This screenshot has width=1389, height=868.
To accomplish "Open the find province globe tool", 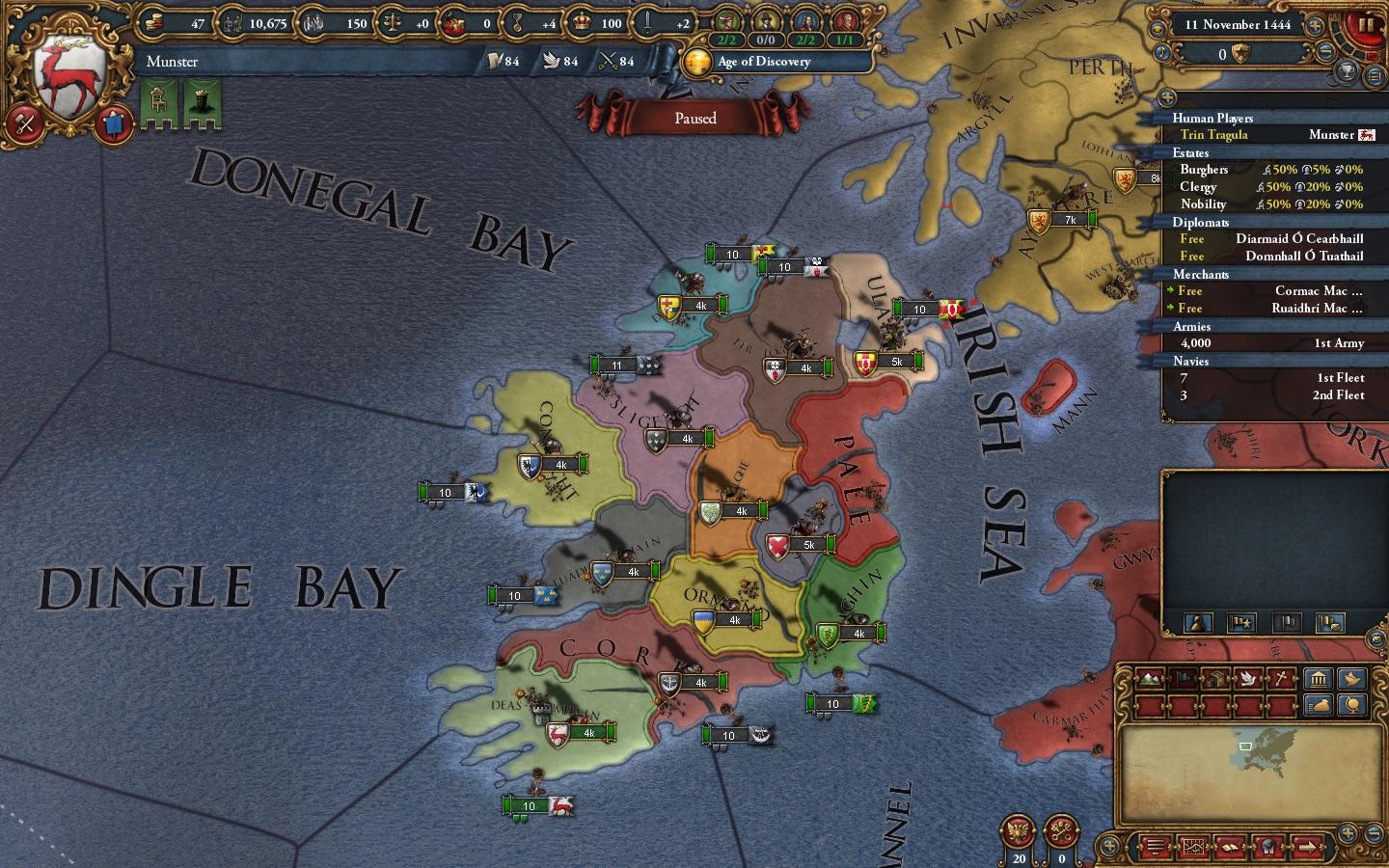I will coord(1352,705).
